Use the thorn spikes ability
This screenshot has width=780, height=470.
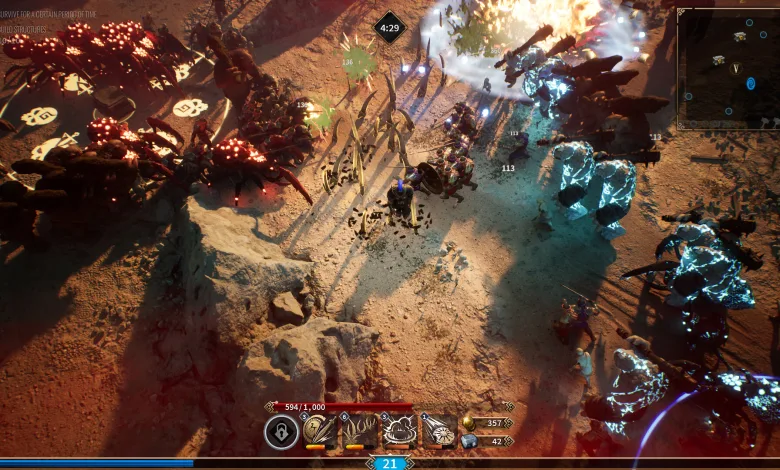click(x=360, y=431)
